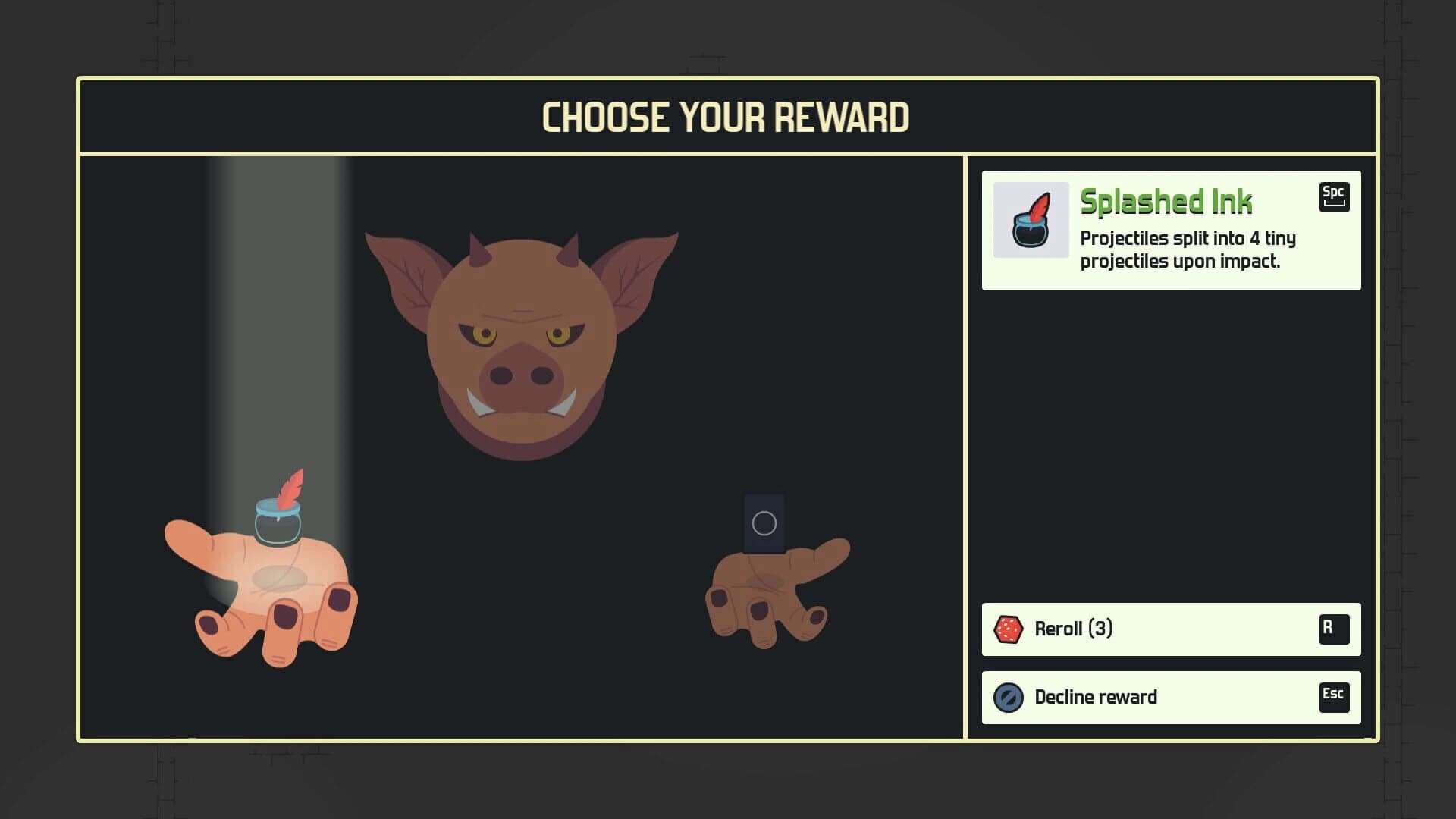The image size is (1456, 819).
Task: Click the Splashed Ink title text
Action: click(x=1166, y=202)
